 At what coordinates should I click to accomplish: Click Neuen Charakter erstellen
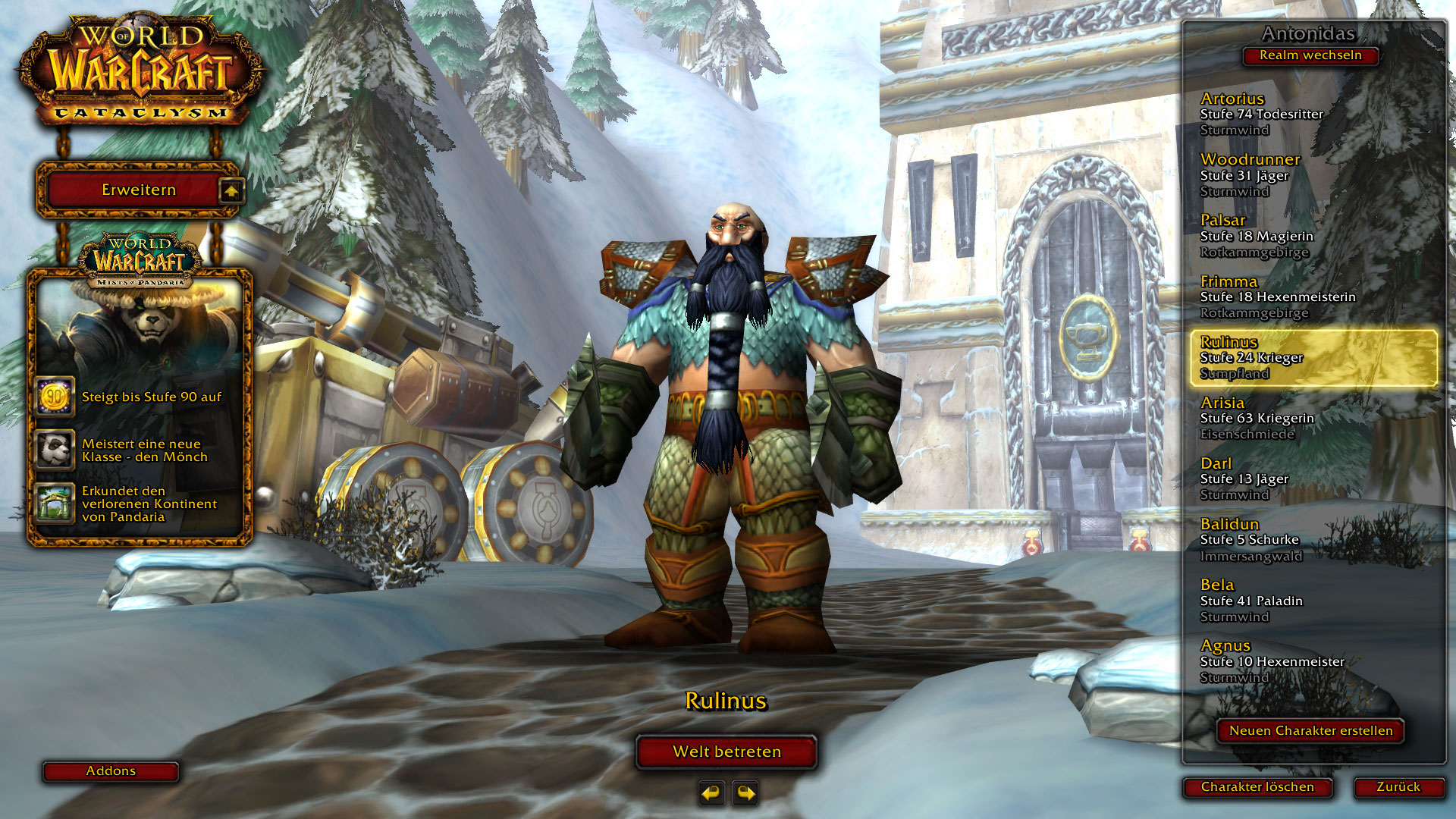pos(1310,731)
